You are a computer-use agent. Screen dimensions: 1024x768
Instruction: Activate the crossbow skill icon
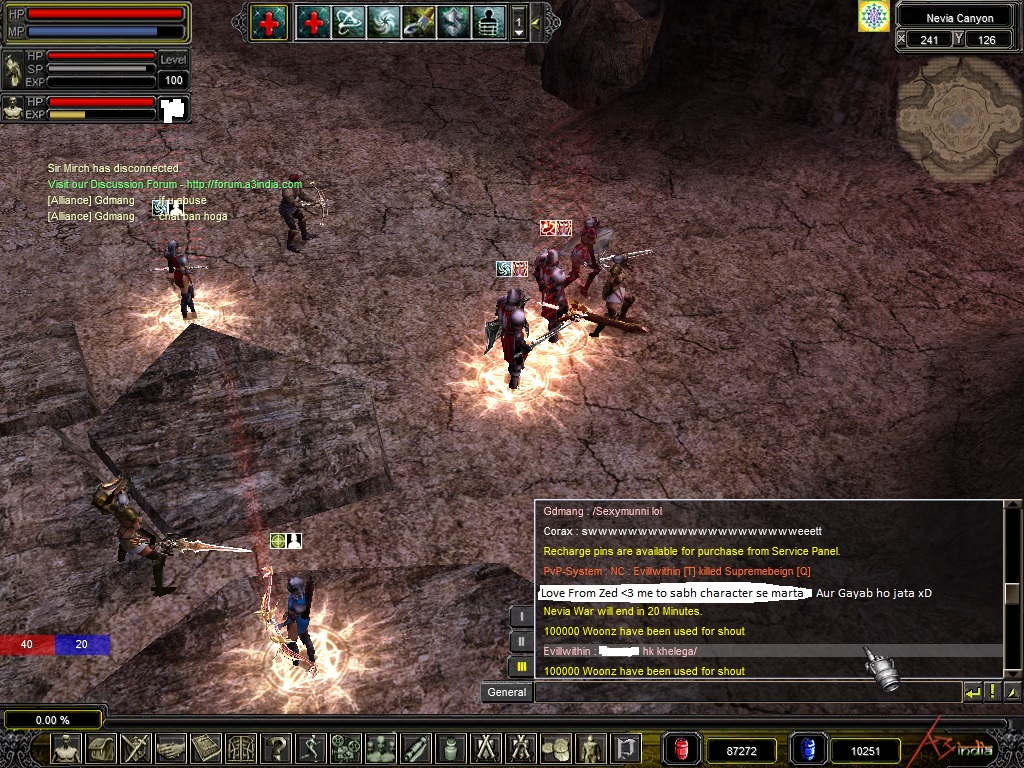(349, 22)
